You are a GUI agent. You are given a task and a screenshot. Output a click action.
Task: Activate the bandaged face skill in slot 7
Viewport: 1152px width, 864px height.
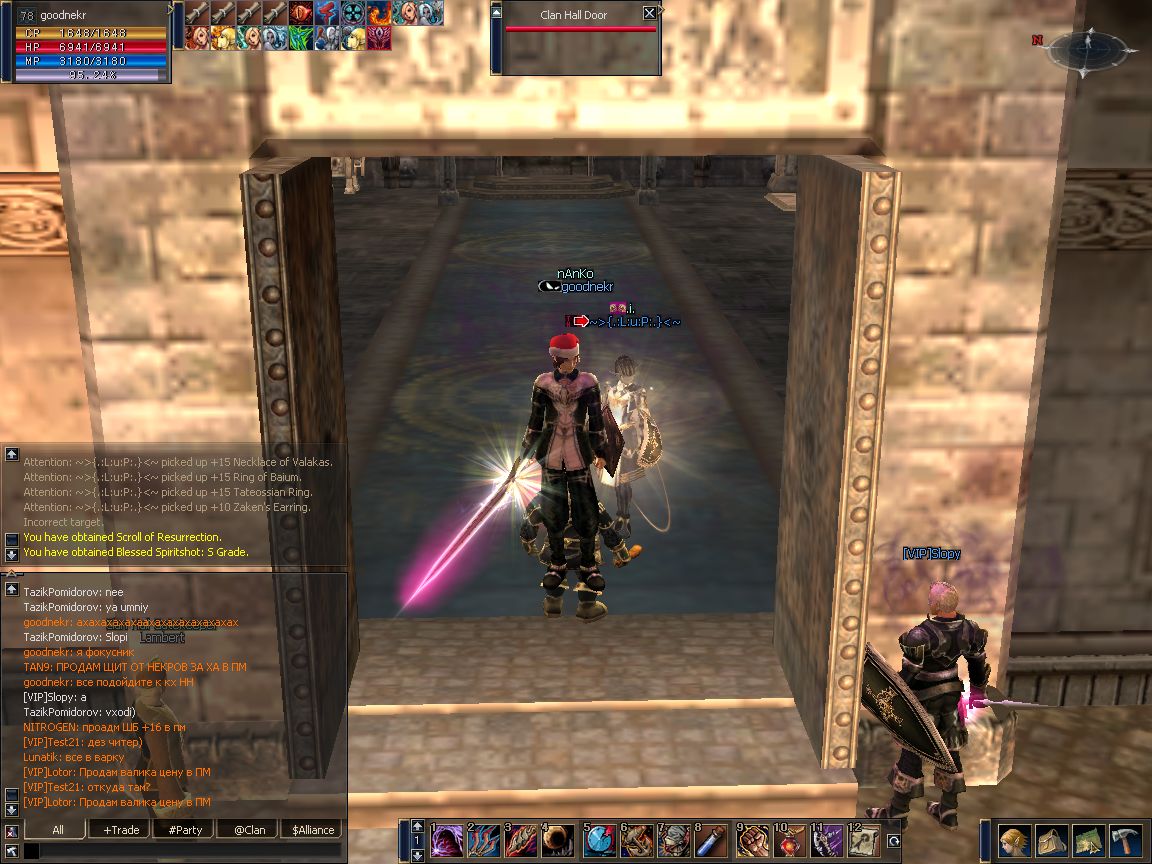675,840
